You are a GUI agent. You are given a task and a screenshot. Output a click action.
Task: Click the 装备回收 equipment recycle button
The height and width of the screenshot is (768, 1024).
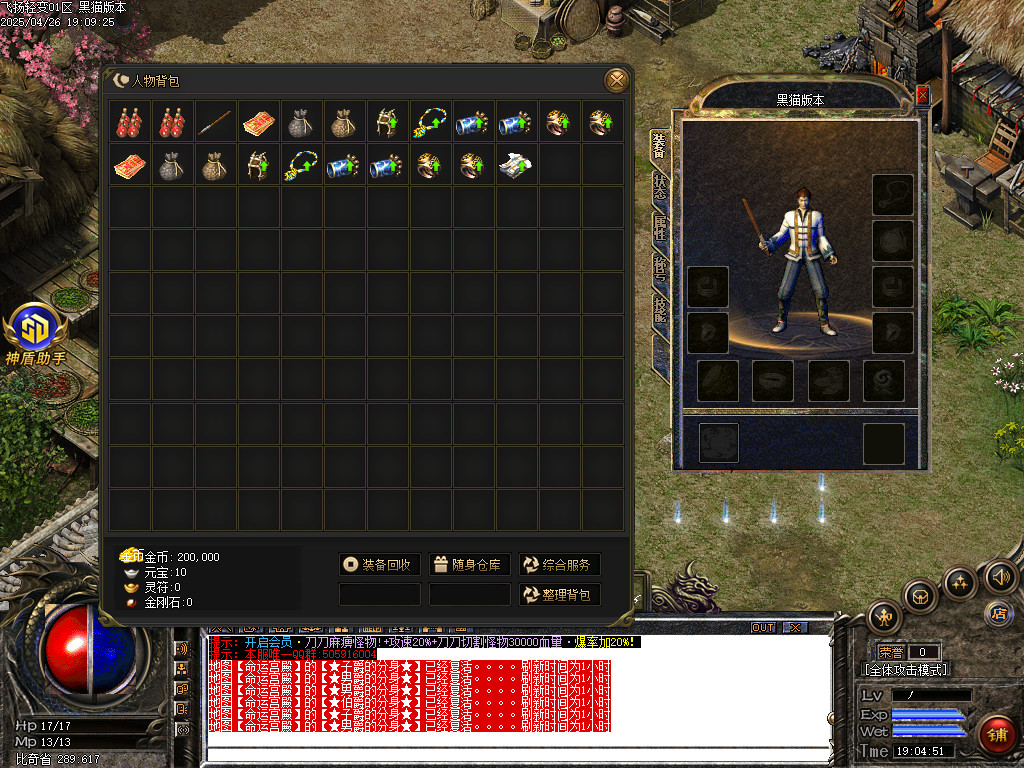379,565
